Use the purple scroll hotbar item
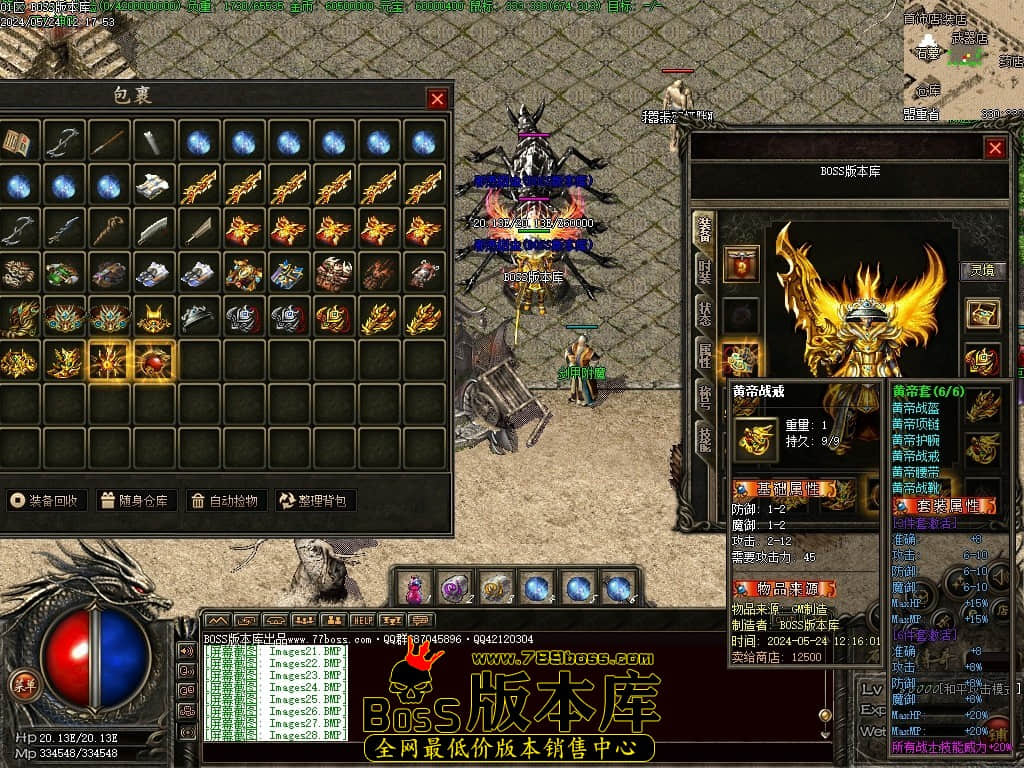Screen dimensions: 1024x768 point(455,588)
